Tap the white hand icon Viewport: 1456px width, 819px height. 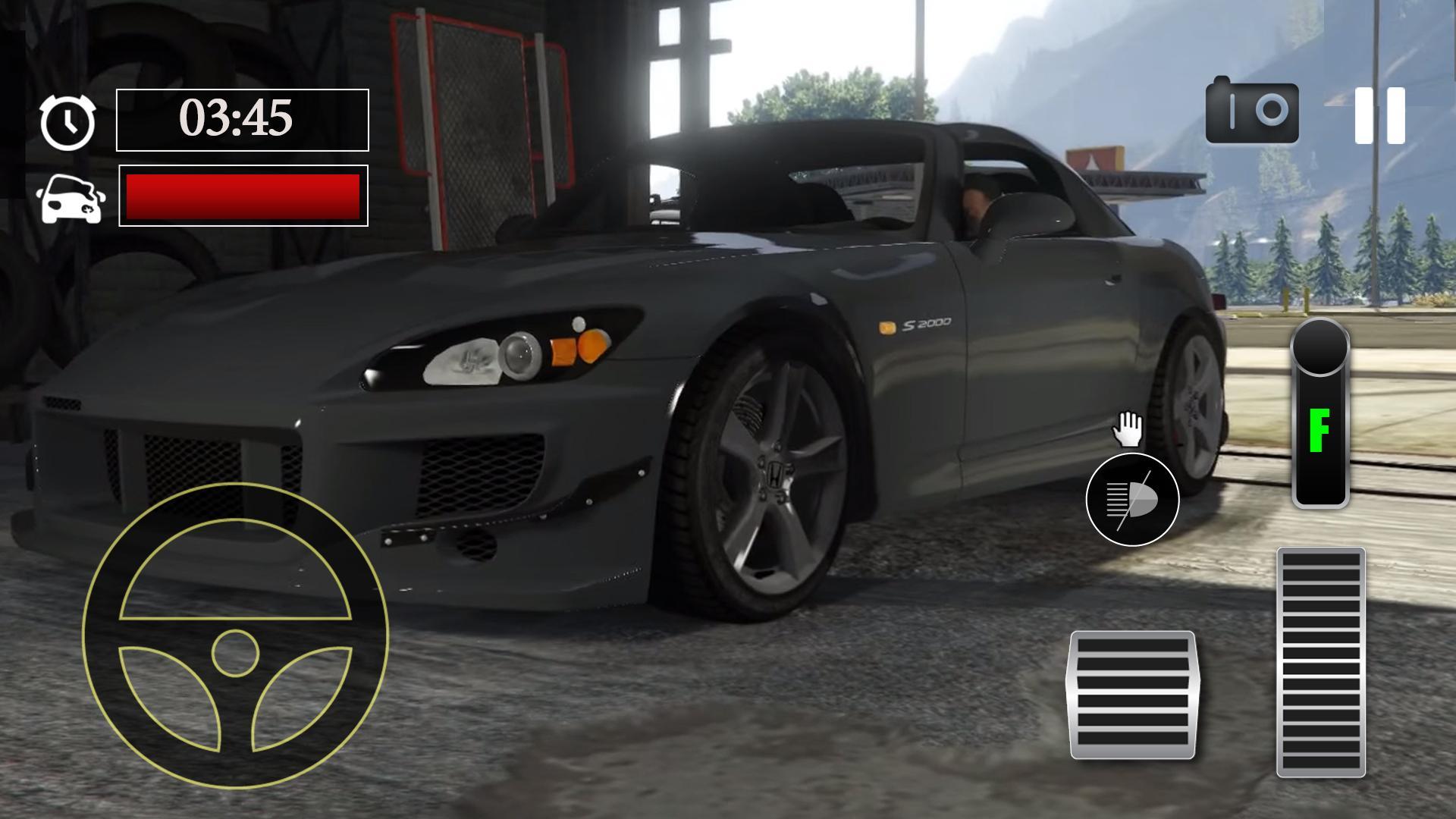1128,430
